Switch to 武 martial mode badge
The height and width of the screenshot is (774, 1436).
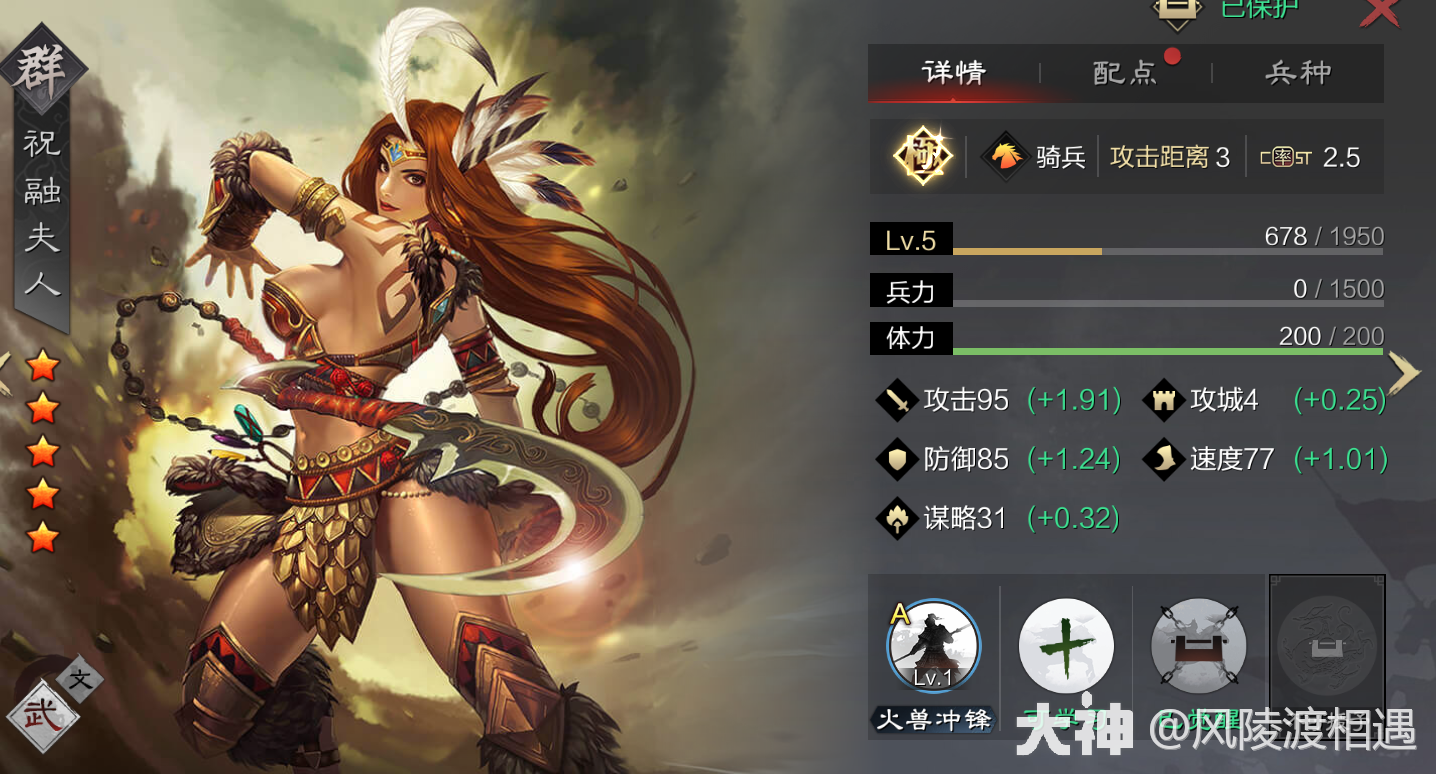[x=42, y=716]
